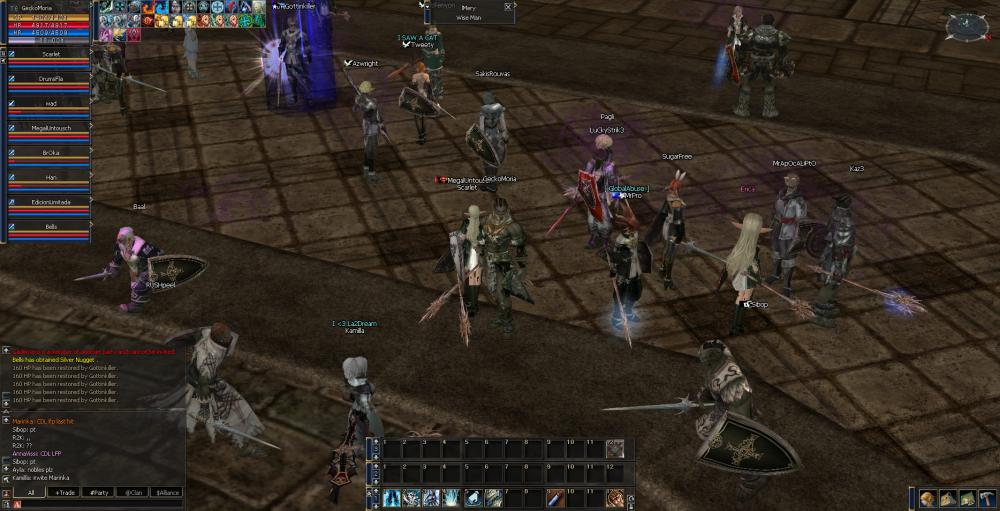Close the Mery Wise Man target window

tap(508, 7)
